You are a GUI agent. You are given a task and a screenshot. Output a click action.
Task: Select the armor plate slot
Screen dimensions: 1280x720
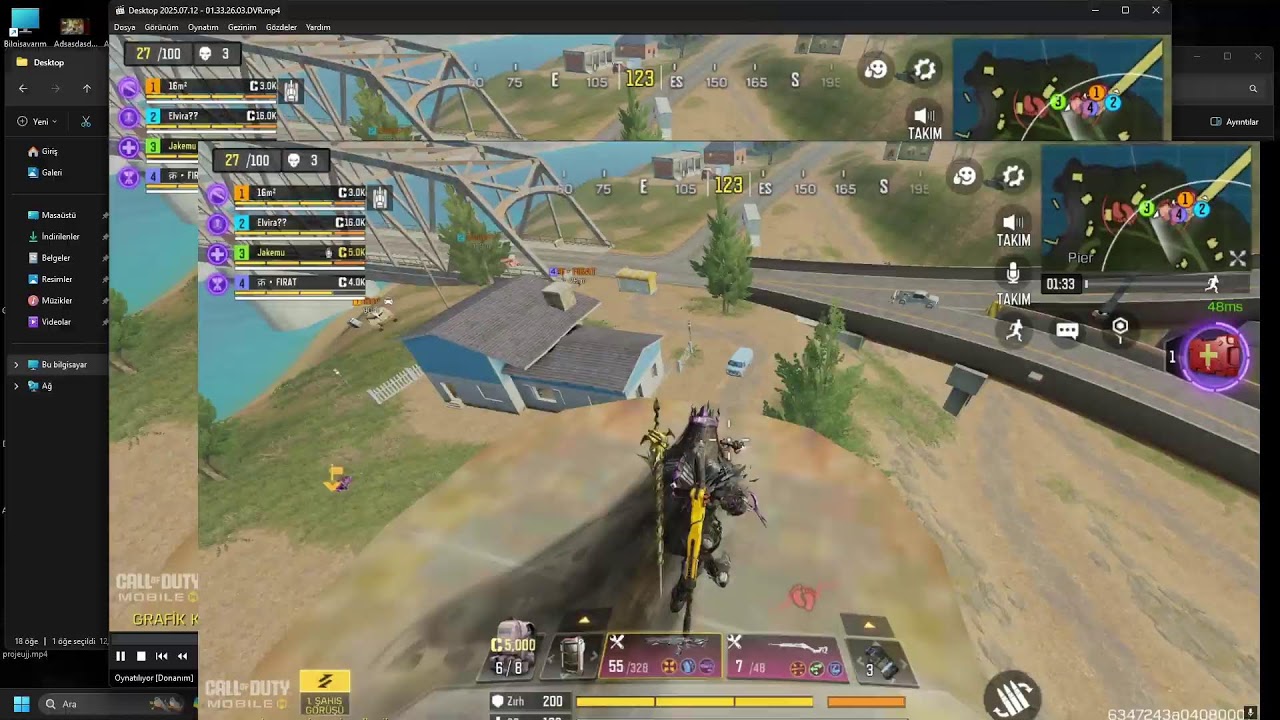point(572,656)
